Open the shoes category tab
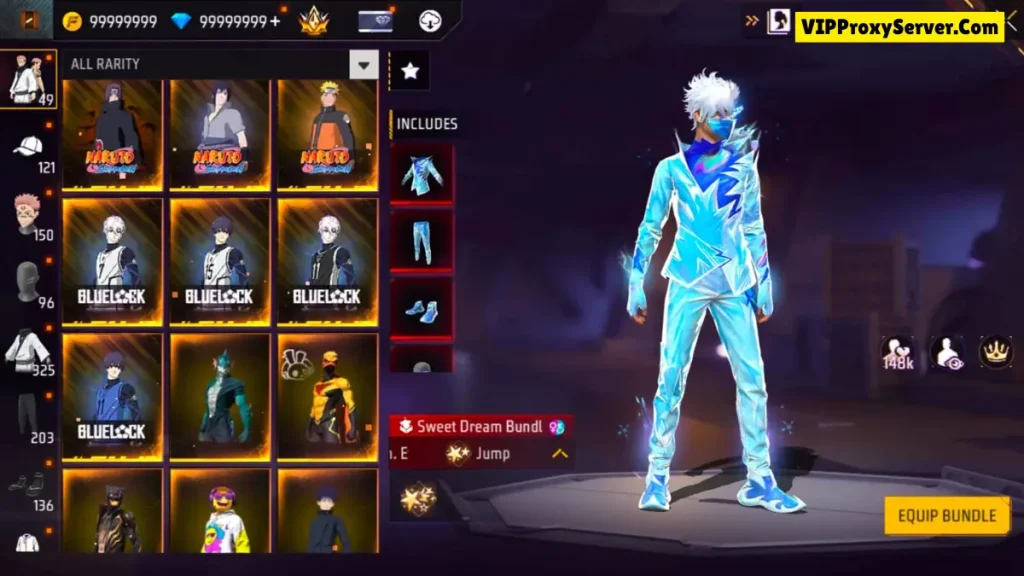 (x=28, y=484)
